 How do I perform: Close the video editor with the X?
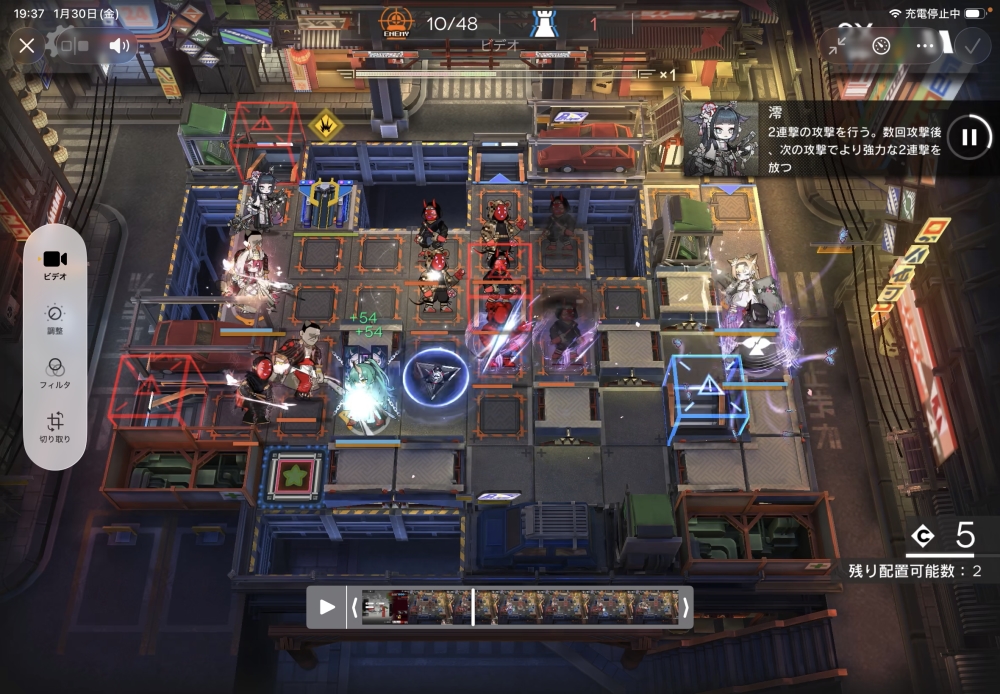27,45
